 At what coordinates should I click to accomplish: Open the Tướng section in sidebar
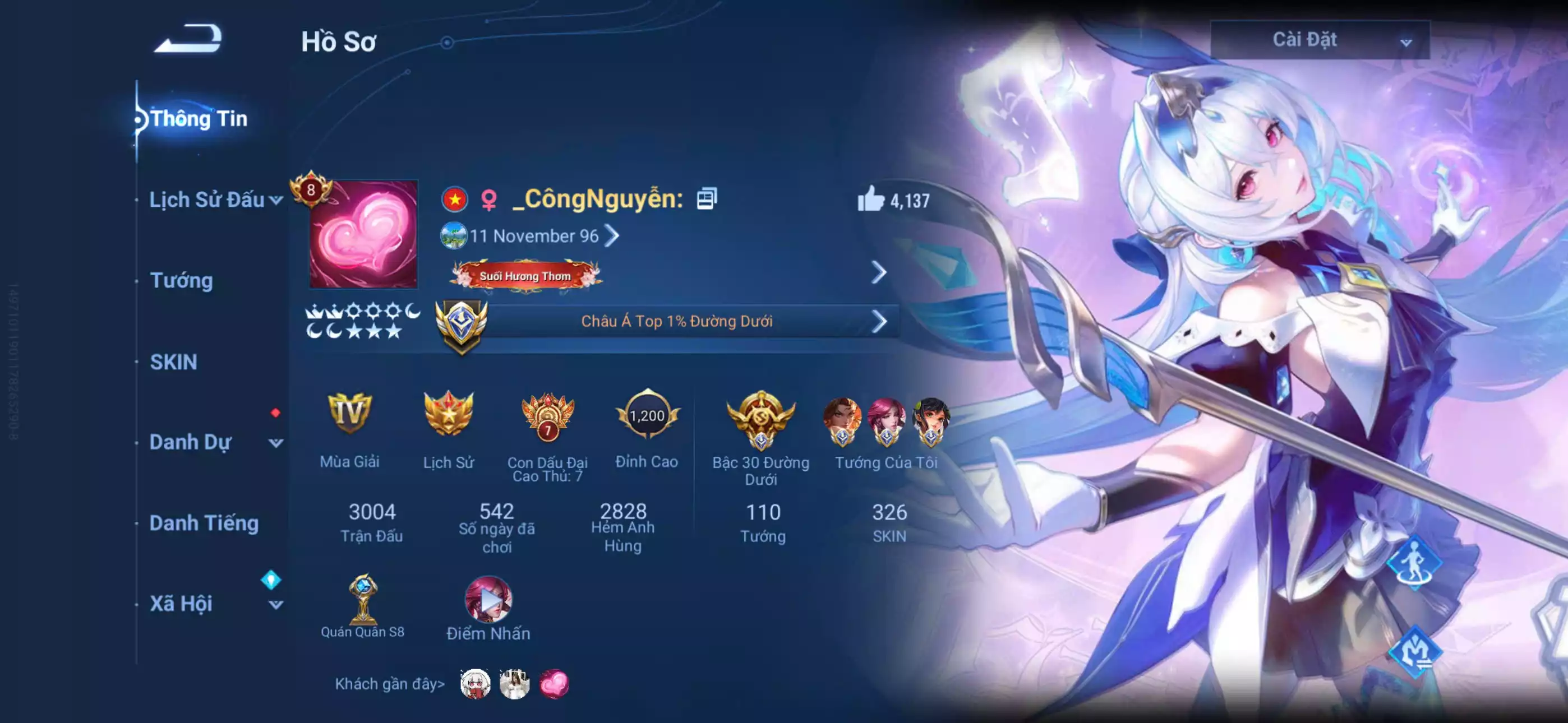pyautogui.click(x=179, y=281)
